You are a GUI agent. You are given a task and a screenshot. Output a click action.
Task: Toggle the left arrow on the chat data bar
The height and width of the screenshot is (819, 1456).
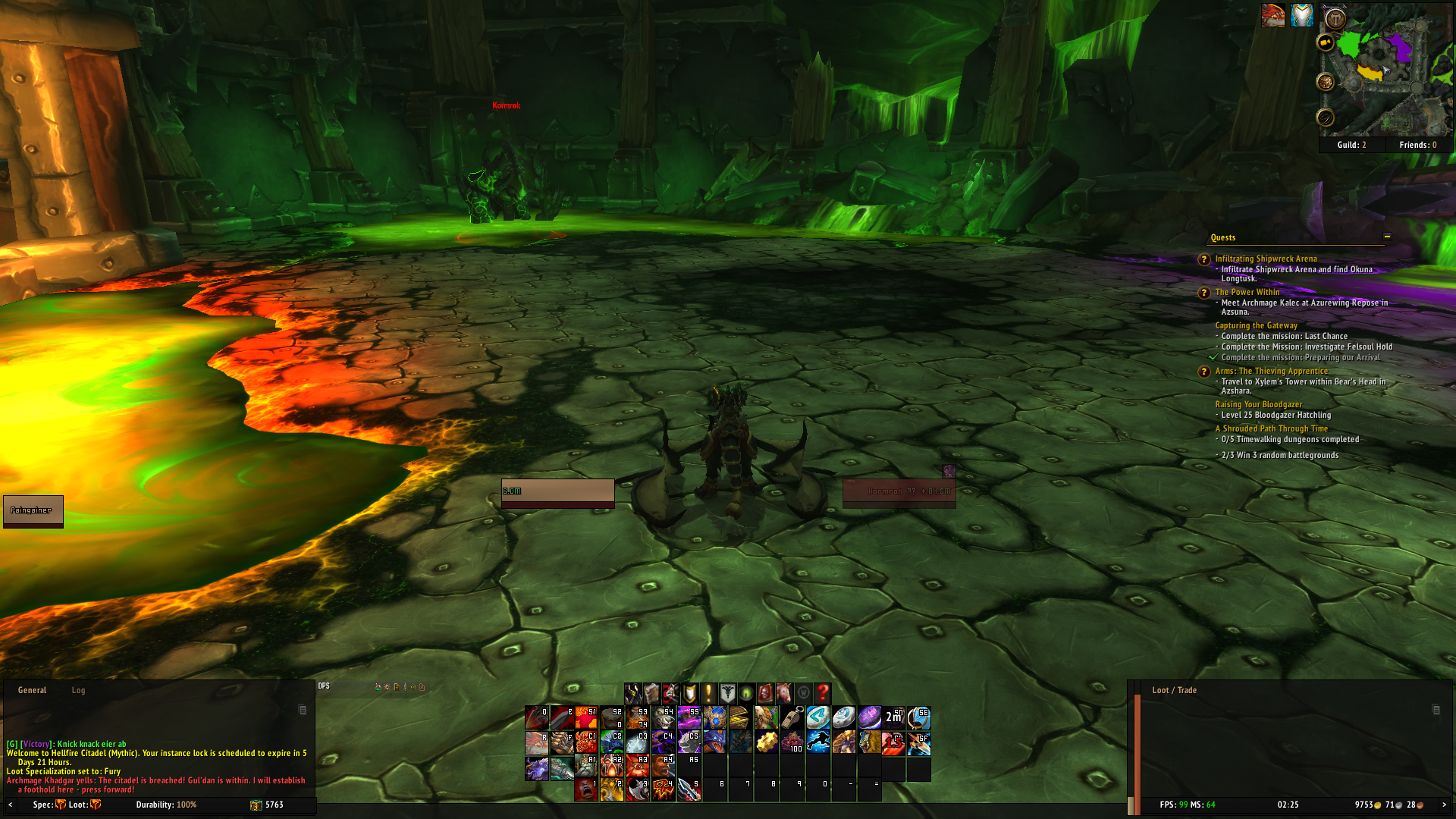click(11, 805)
